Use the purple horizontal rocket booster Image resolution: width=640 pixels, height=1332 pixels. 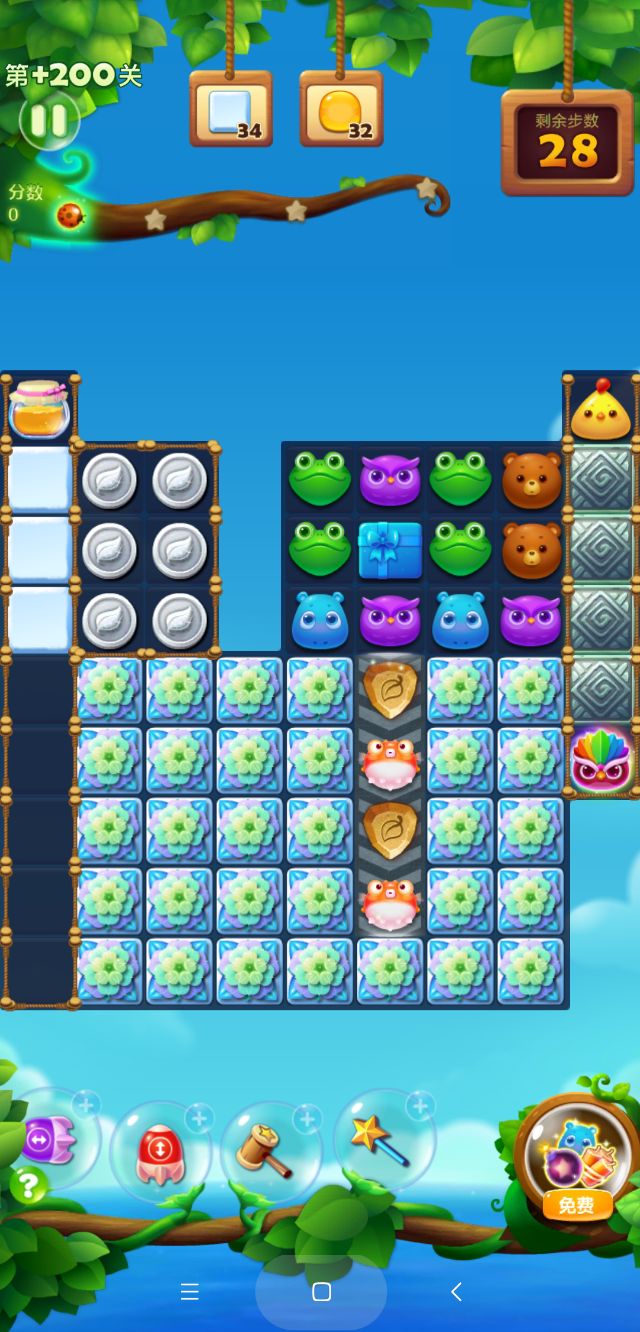tap(48, 1138)
